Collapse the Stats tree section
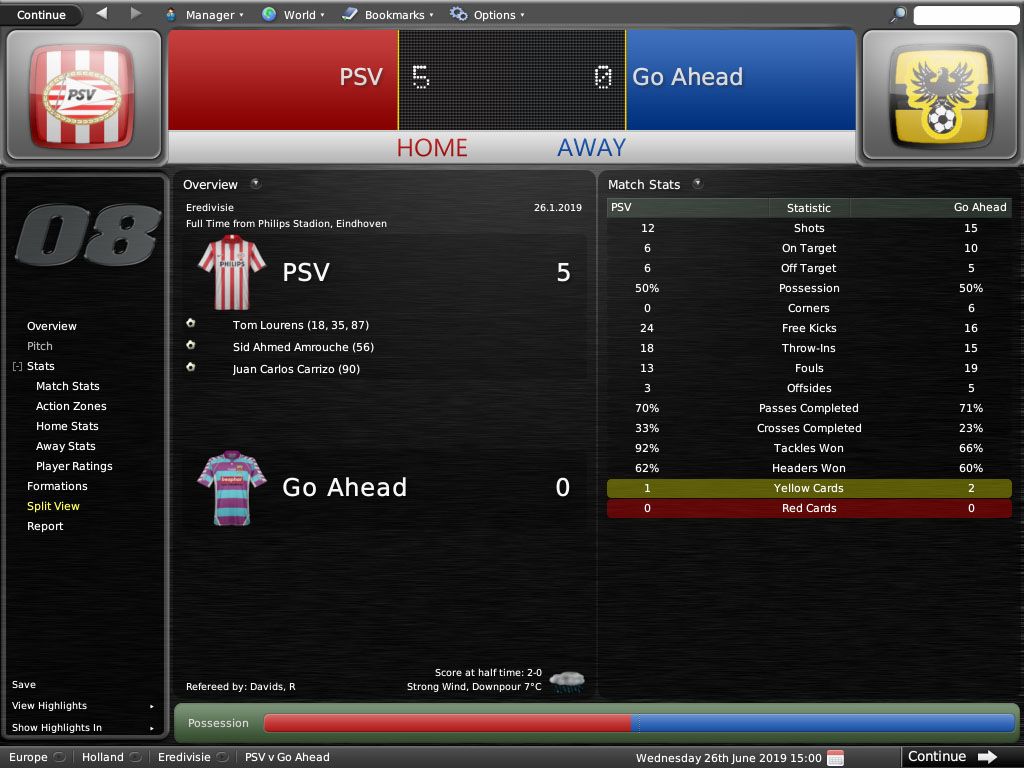 click(17, 367)
